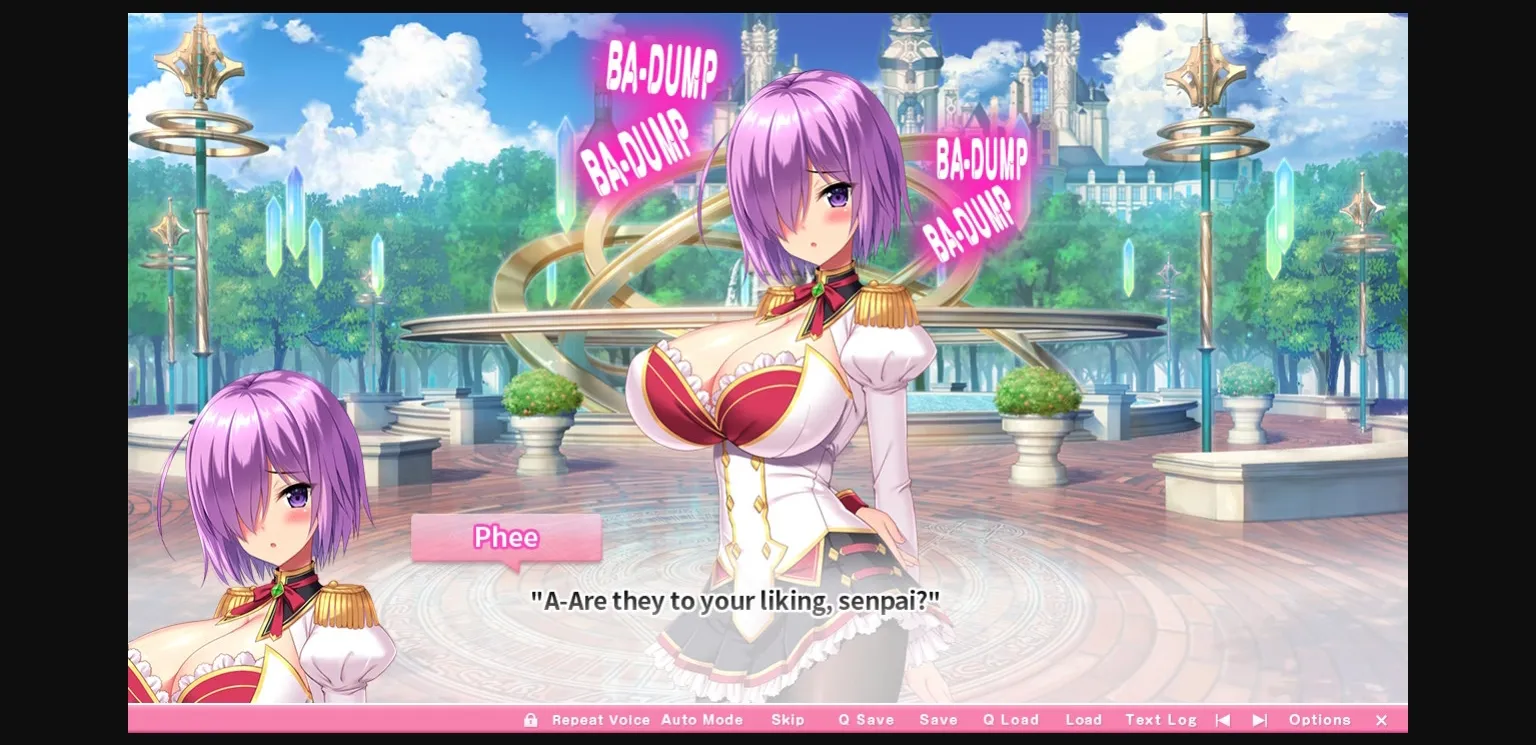The image size is (1536, 745).
Task: Dismiss the toolbar with the X button
Action: coord(1381,720)
